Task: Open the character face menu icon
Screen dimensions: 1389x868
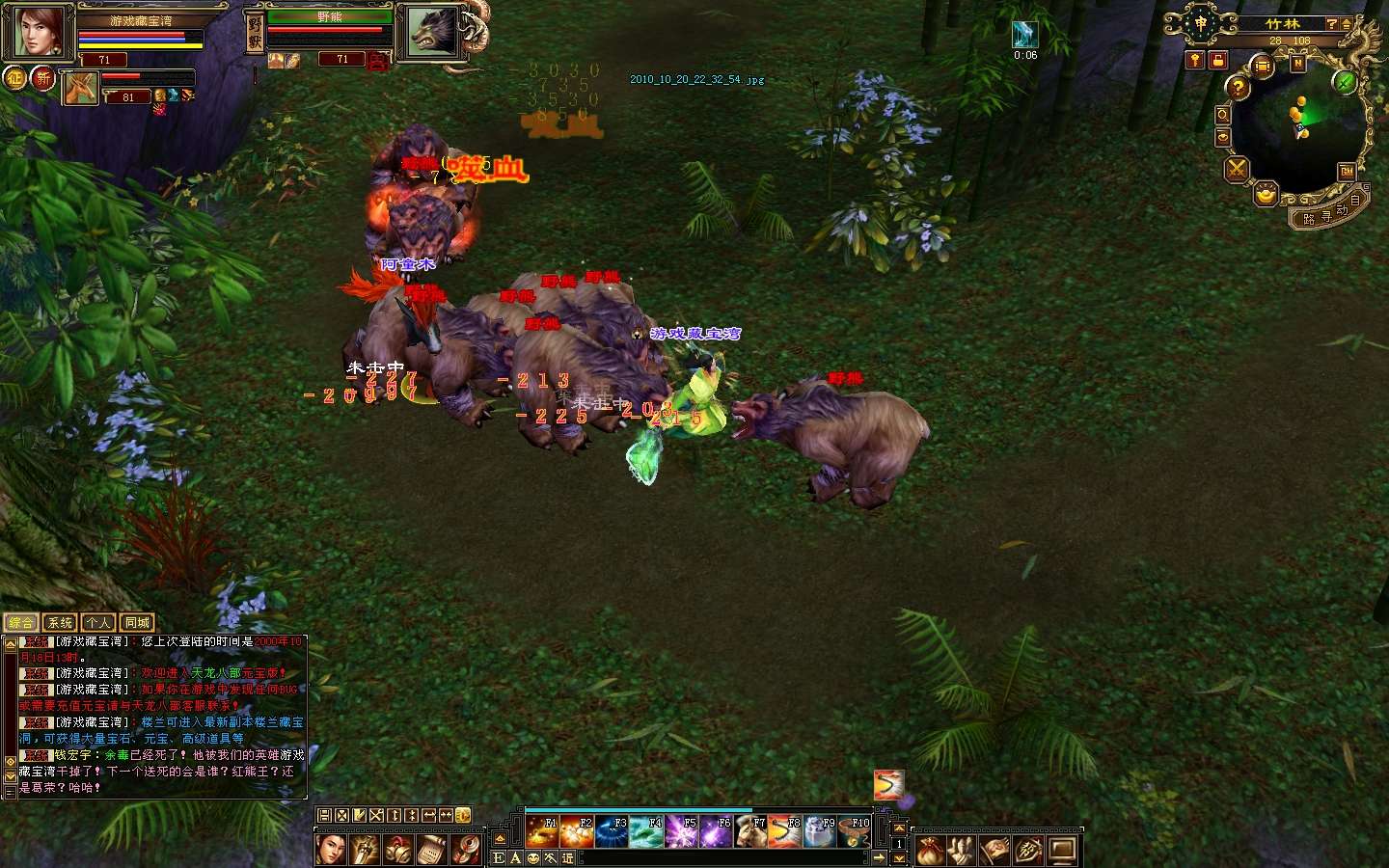Action: tap(331, 850)
